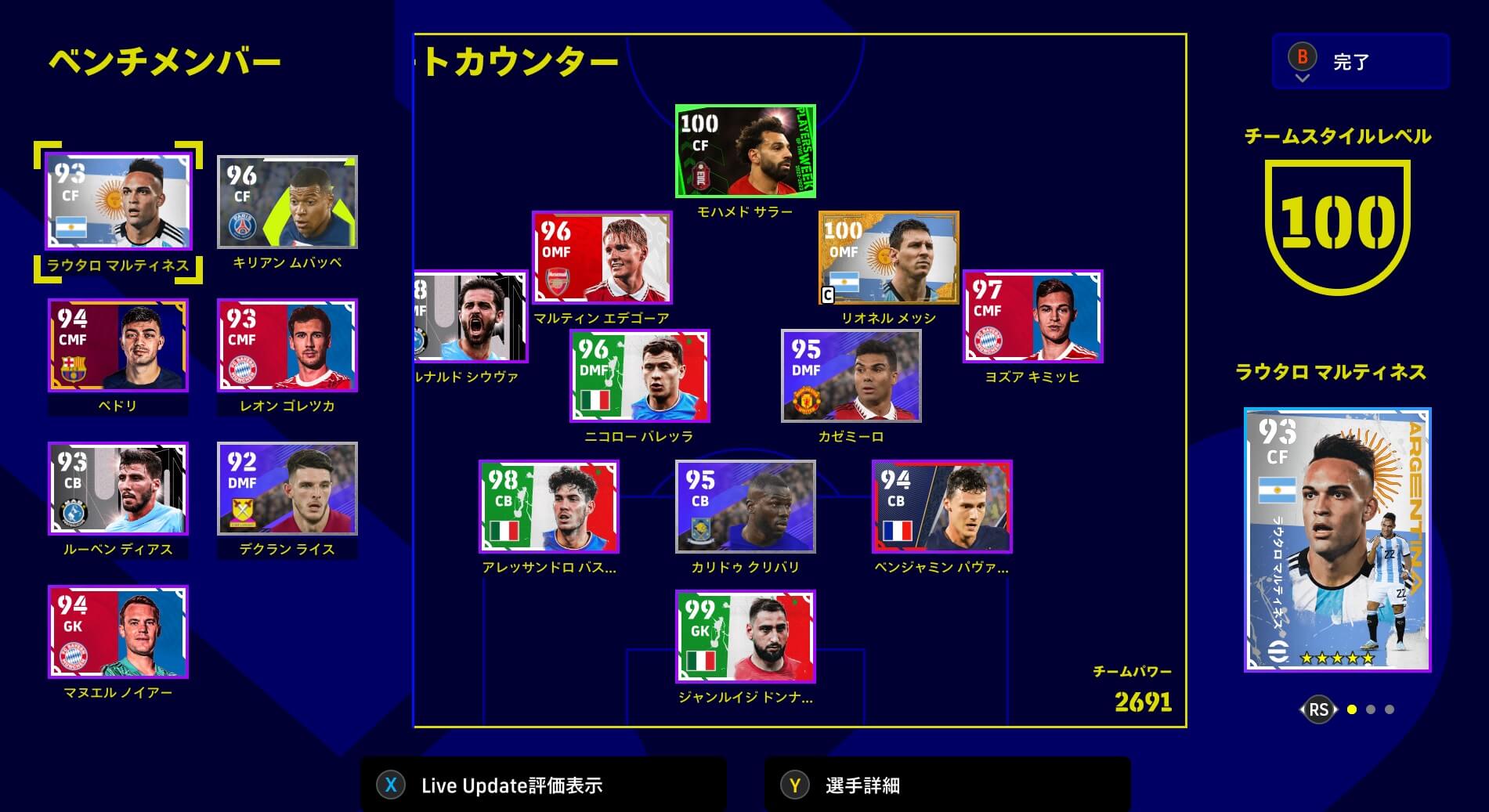
Task: Select Leon Goretzka bench card
Action: pos(287,345)
